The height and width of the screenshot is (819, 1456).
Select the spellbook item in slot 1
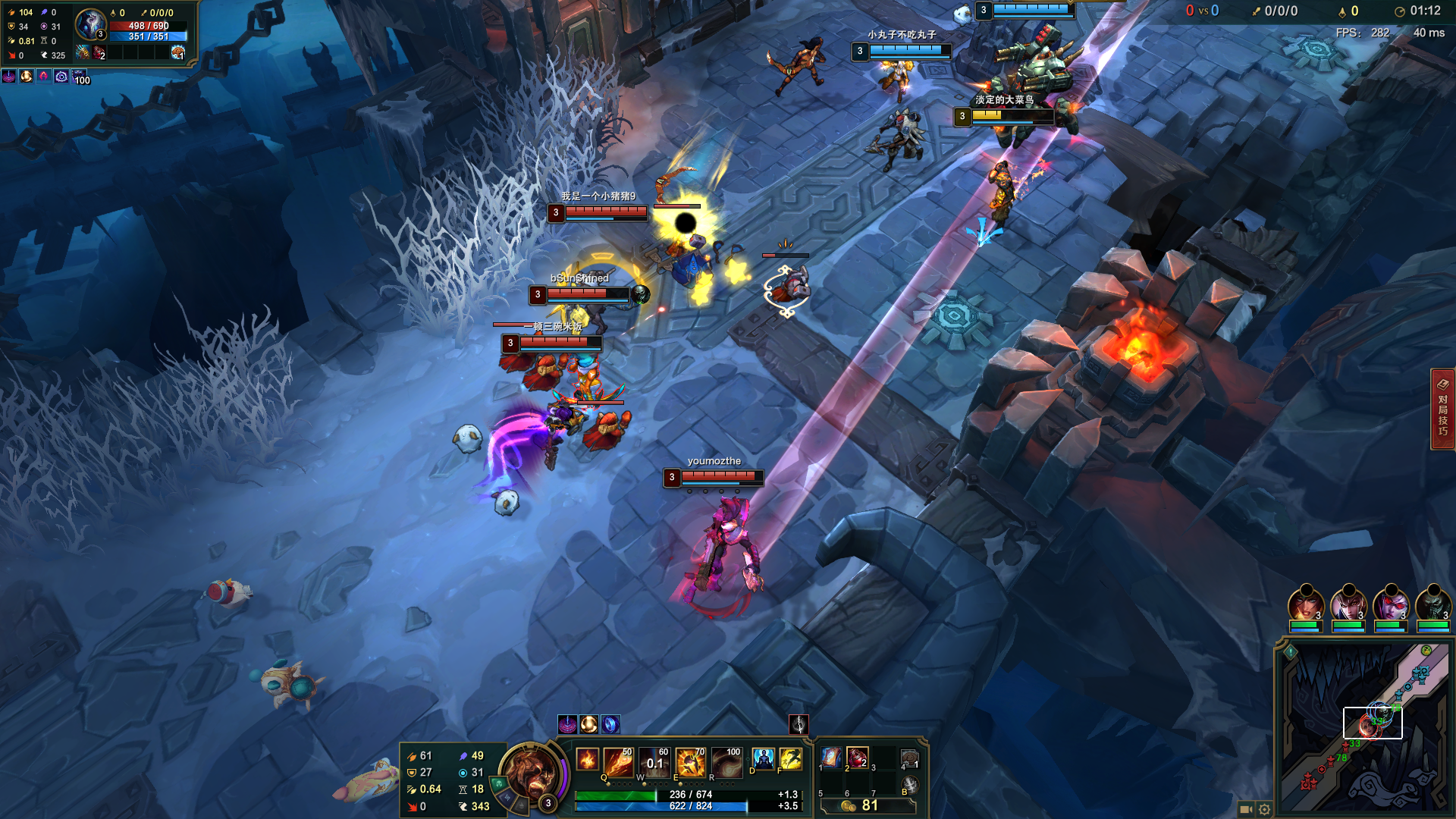(831, 758)
